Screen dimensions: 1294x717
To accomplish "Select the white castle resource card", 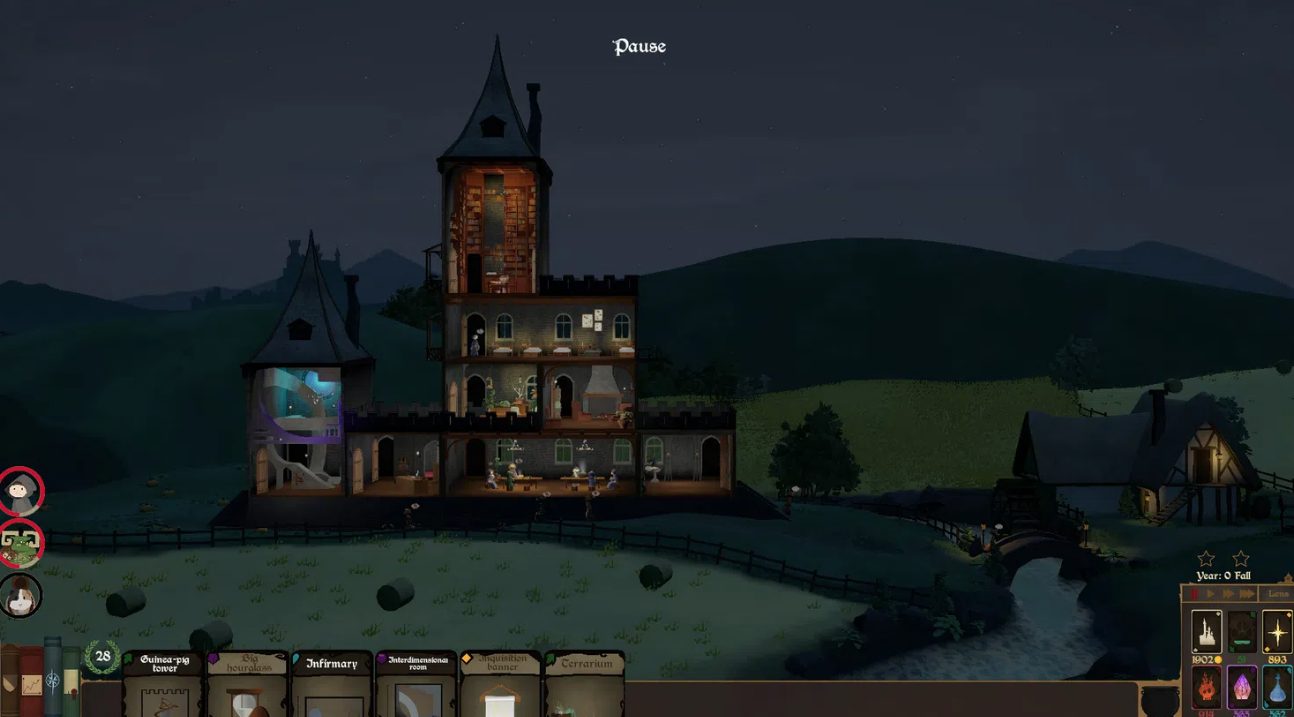I will 1207,632.
